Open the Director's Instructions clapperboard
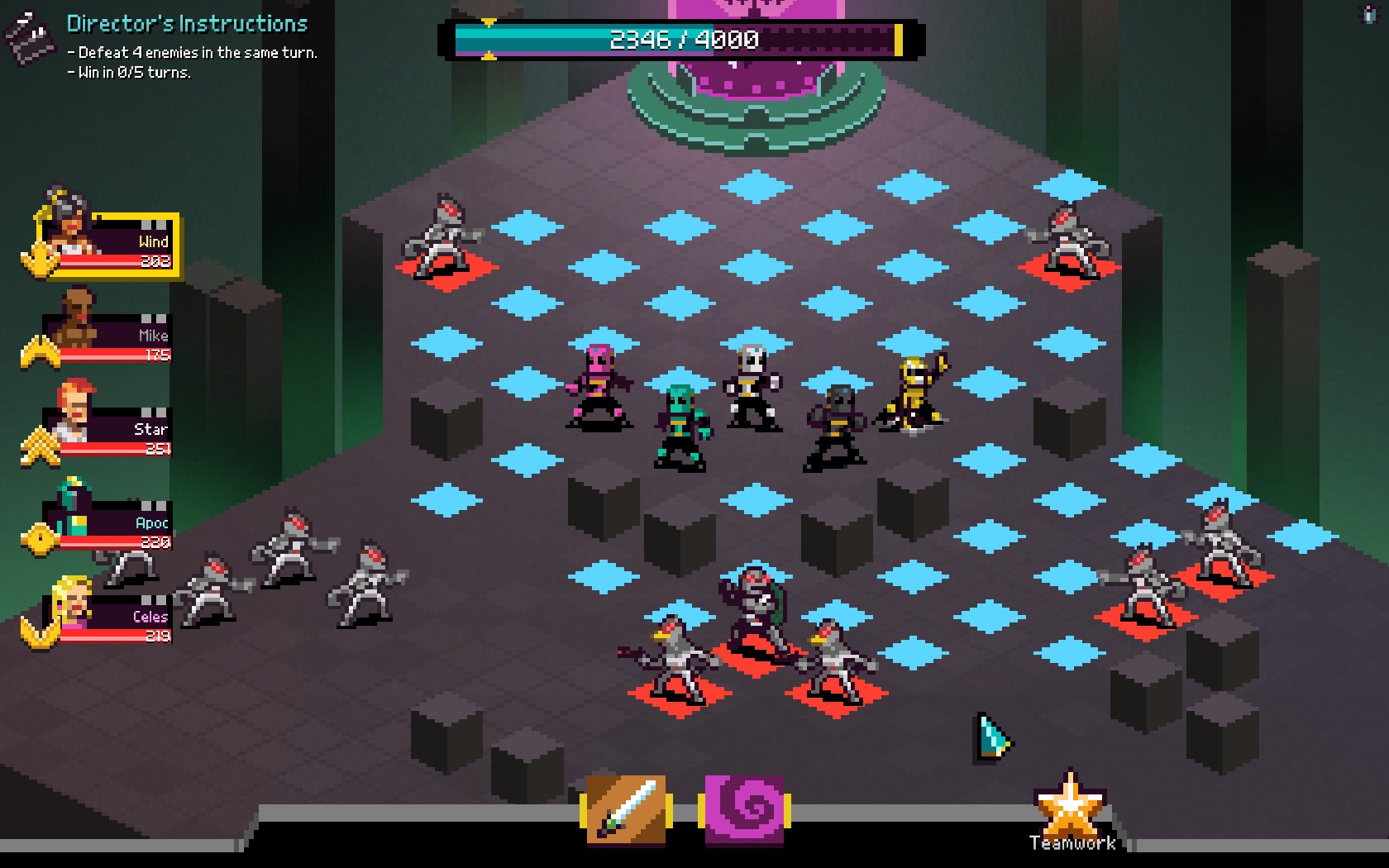 pos(30,38)
